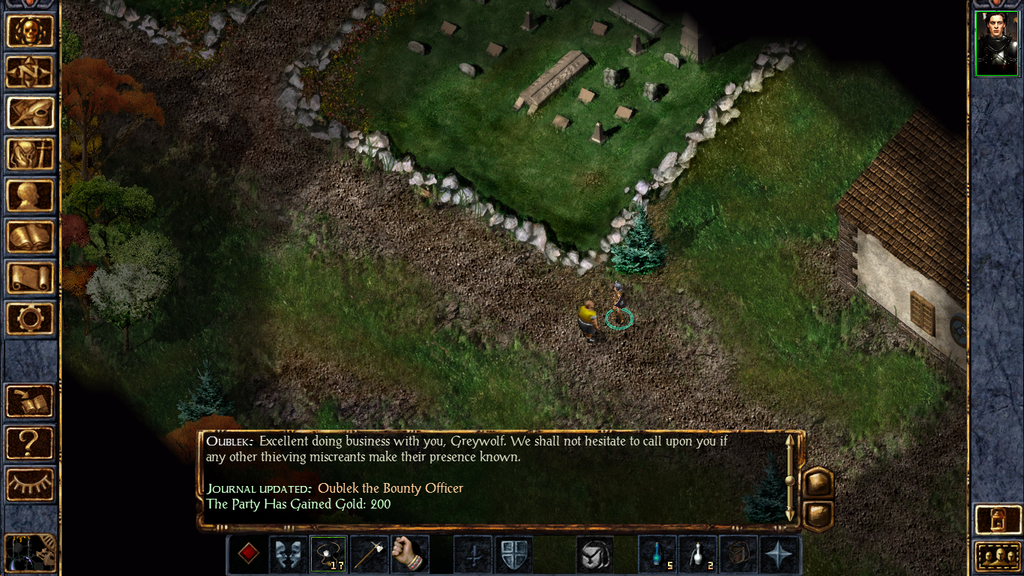
Task: Open the area map from the sidebar
Action: (30, 72)
